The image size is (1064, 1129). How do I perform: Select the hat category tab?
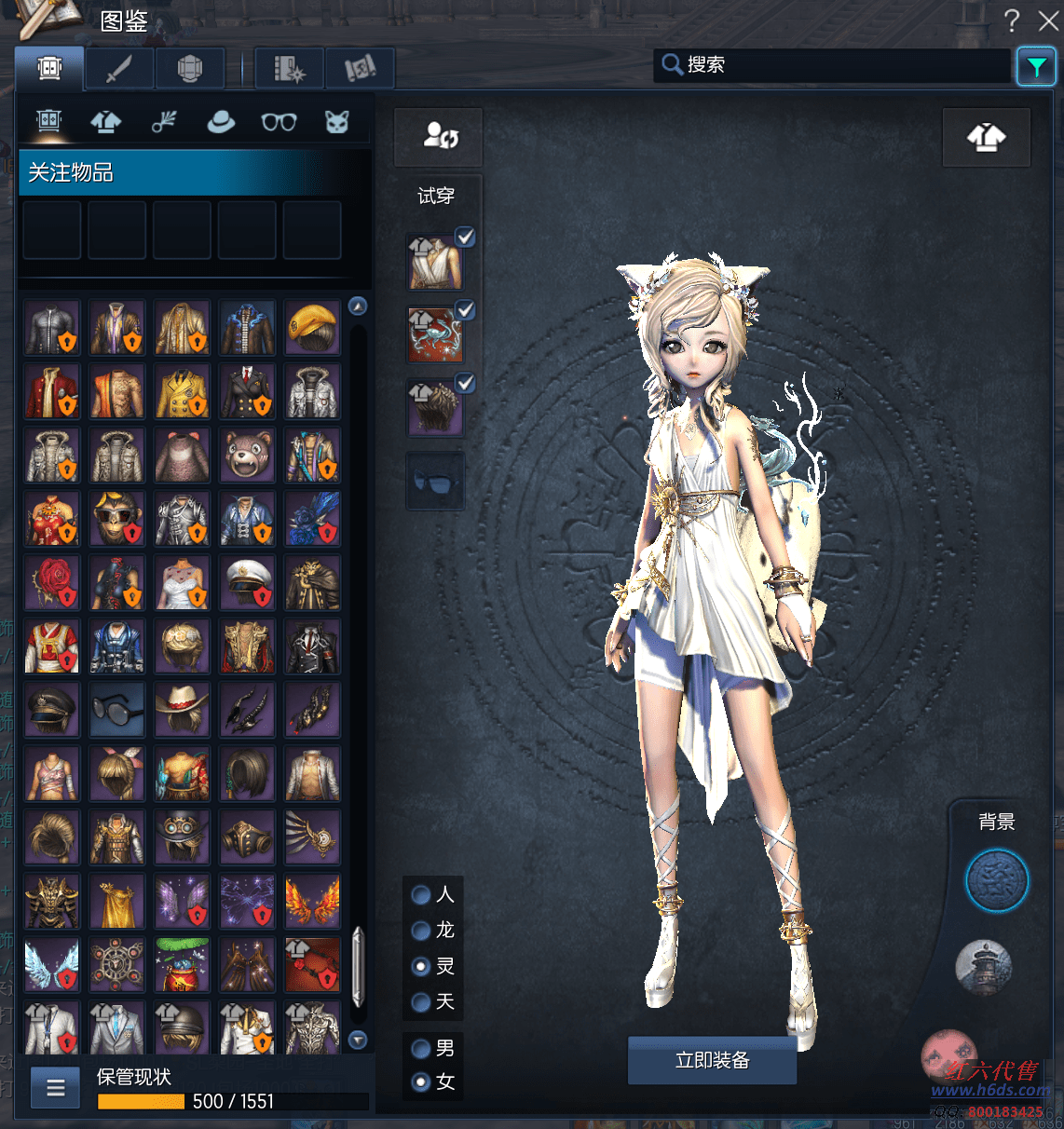point(221,121)
